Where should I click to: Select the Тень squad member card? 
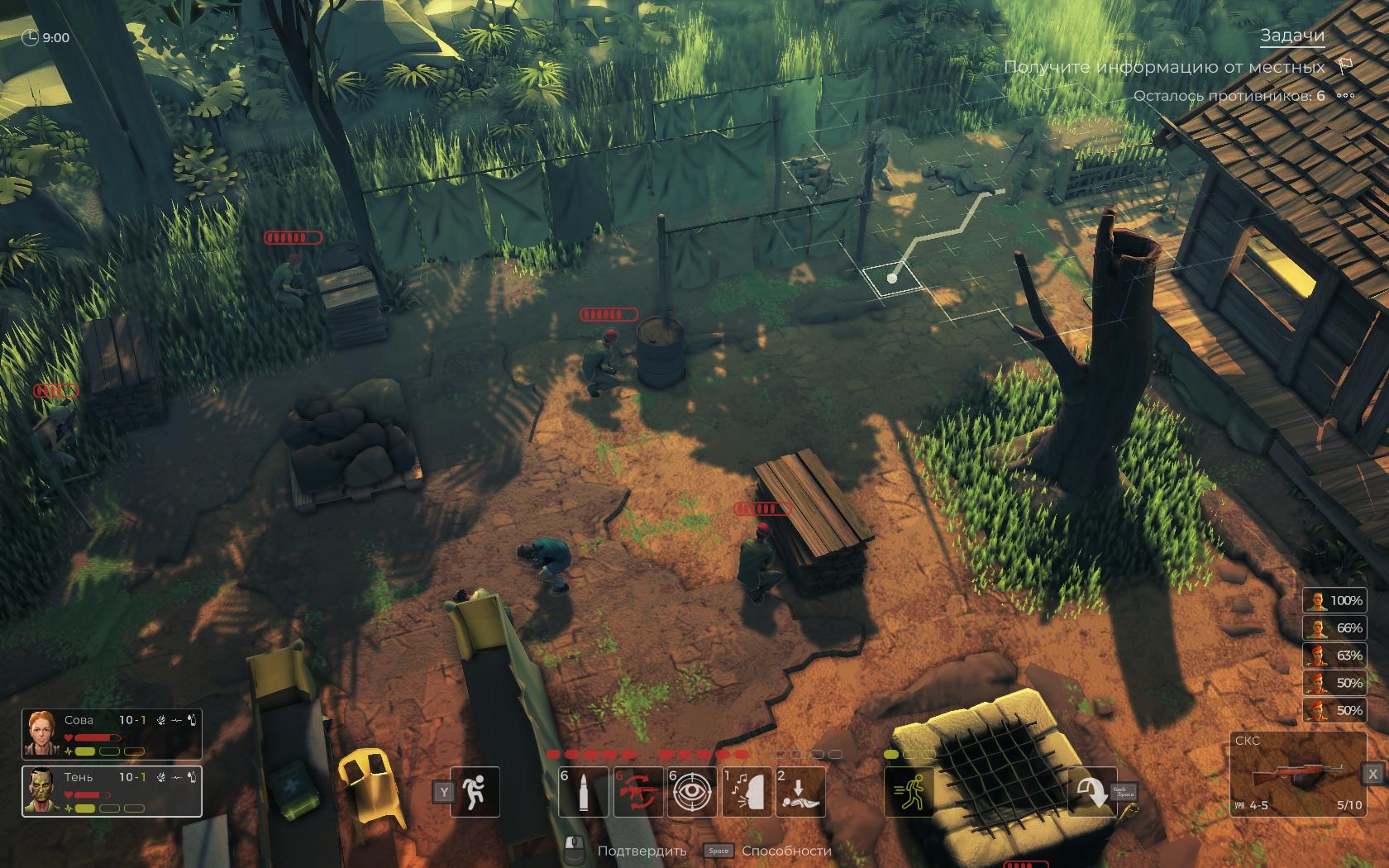112,791
